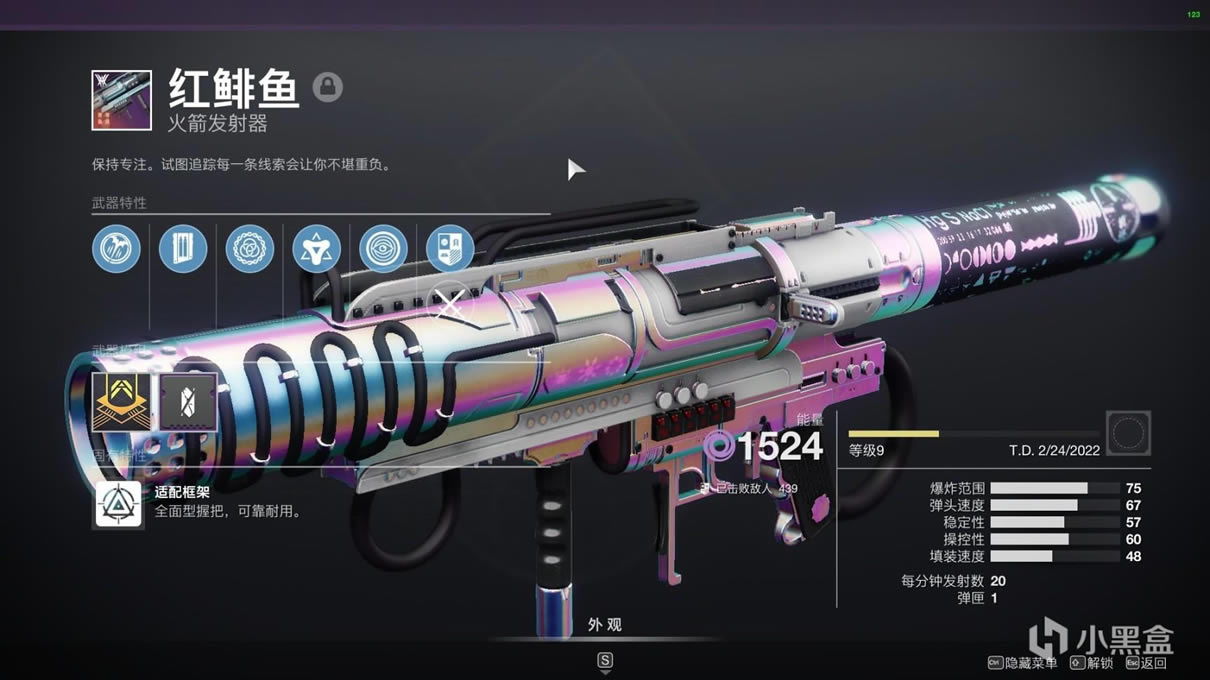This screenshot has height=680, width=1210.
Task: View the 适配框架 intrinsic frame icon
Action: (119, 505)
